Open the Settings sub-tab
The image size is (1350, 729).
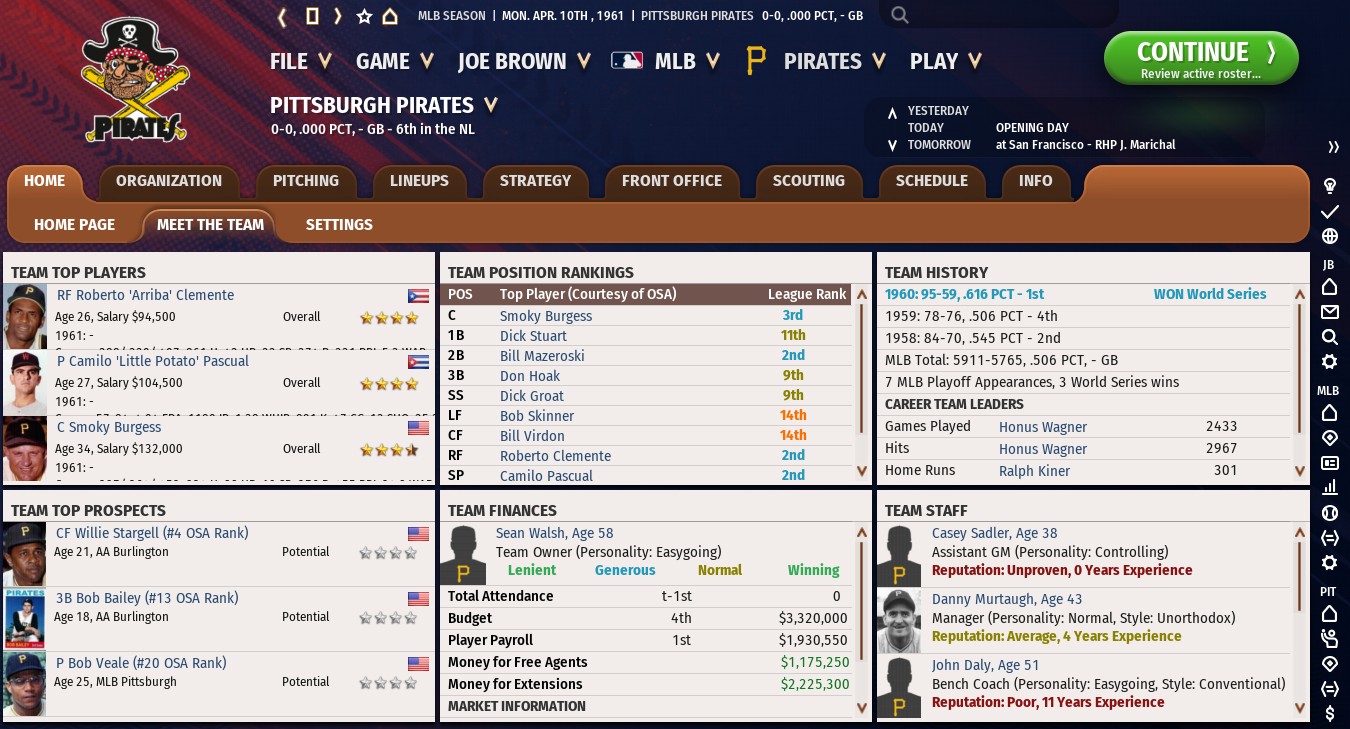click(339, 225)
